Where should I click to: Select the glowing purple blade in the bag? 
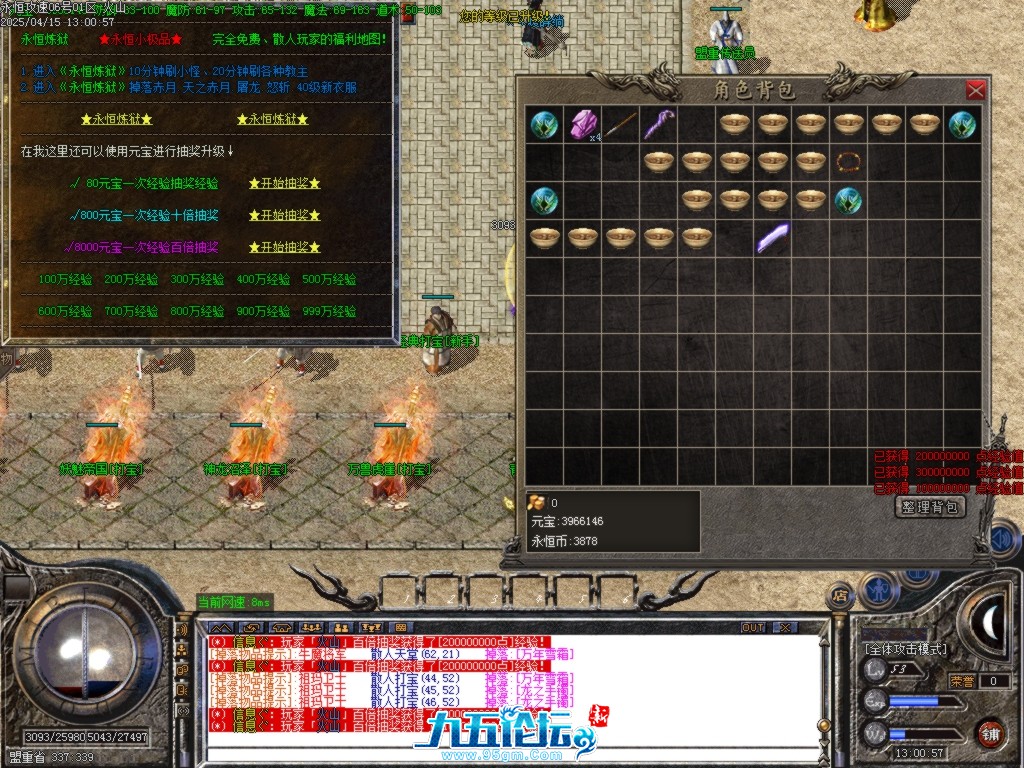(x=772, y=237)
